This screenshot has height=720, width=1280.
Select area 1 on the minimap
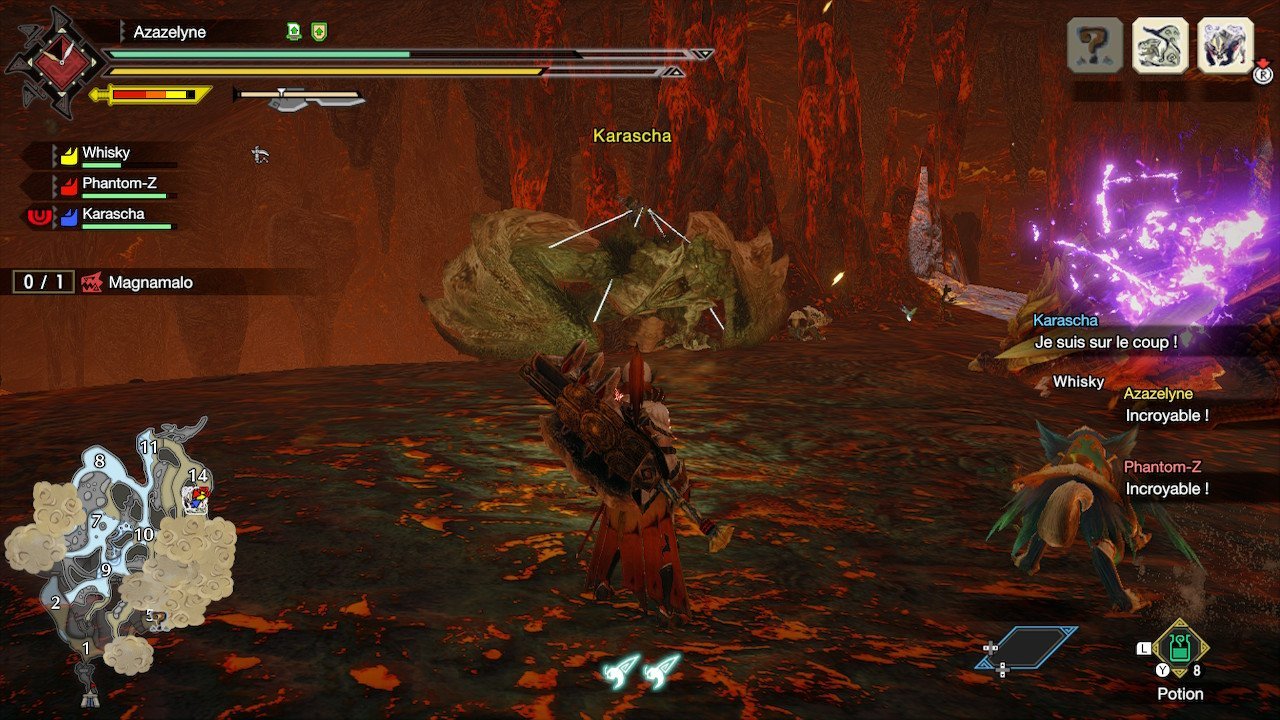tap(86, 648)
